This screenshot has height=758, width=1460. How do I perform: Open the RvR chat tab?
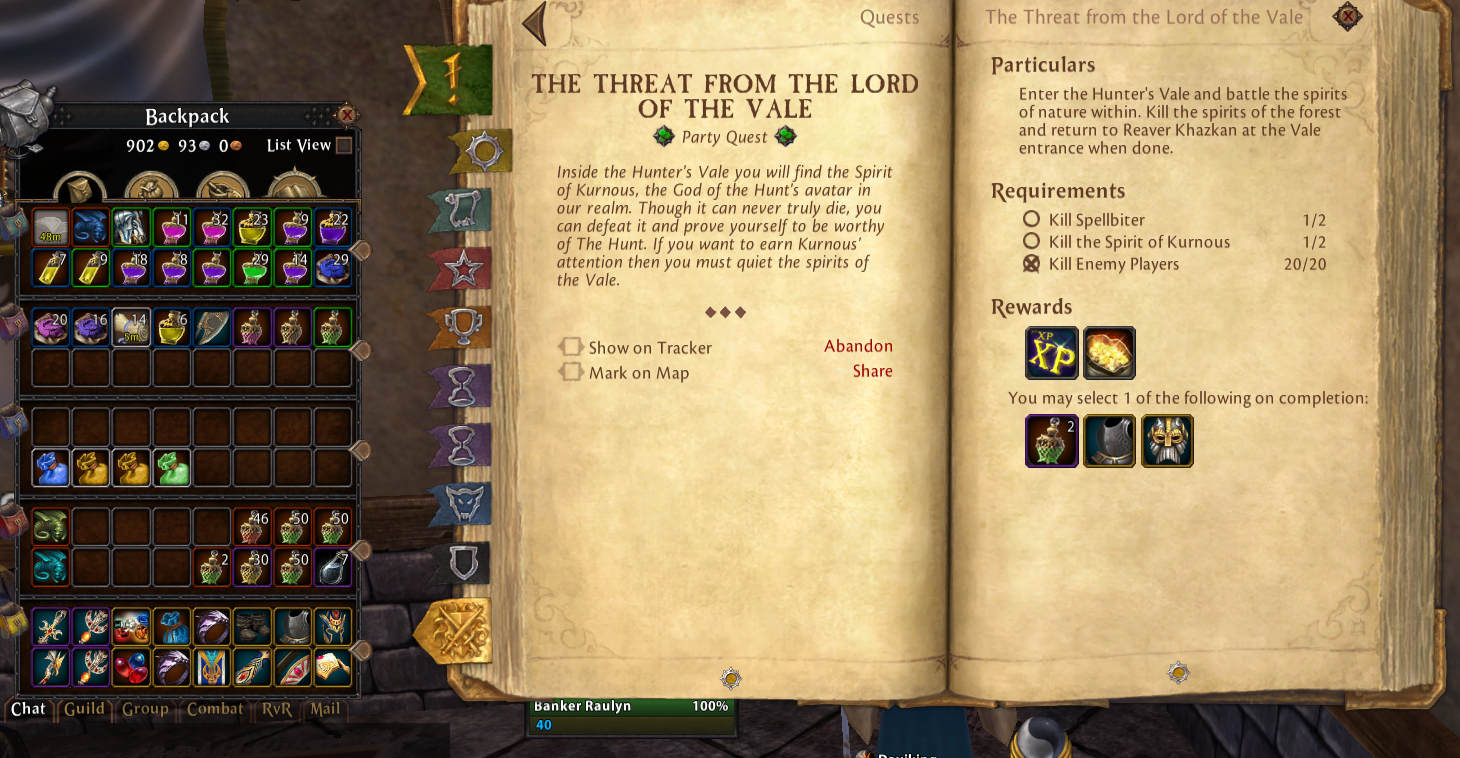point(276,709)
